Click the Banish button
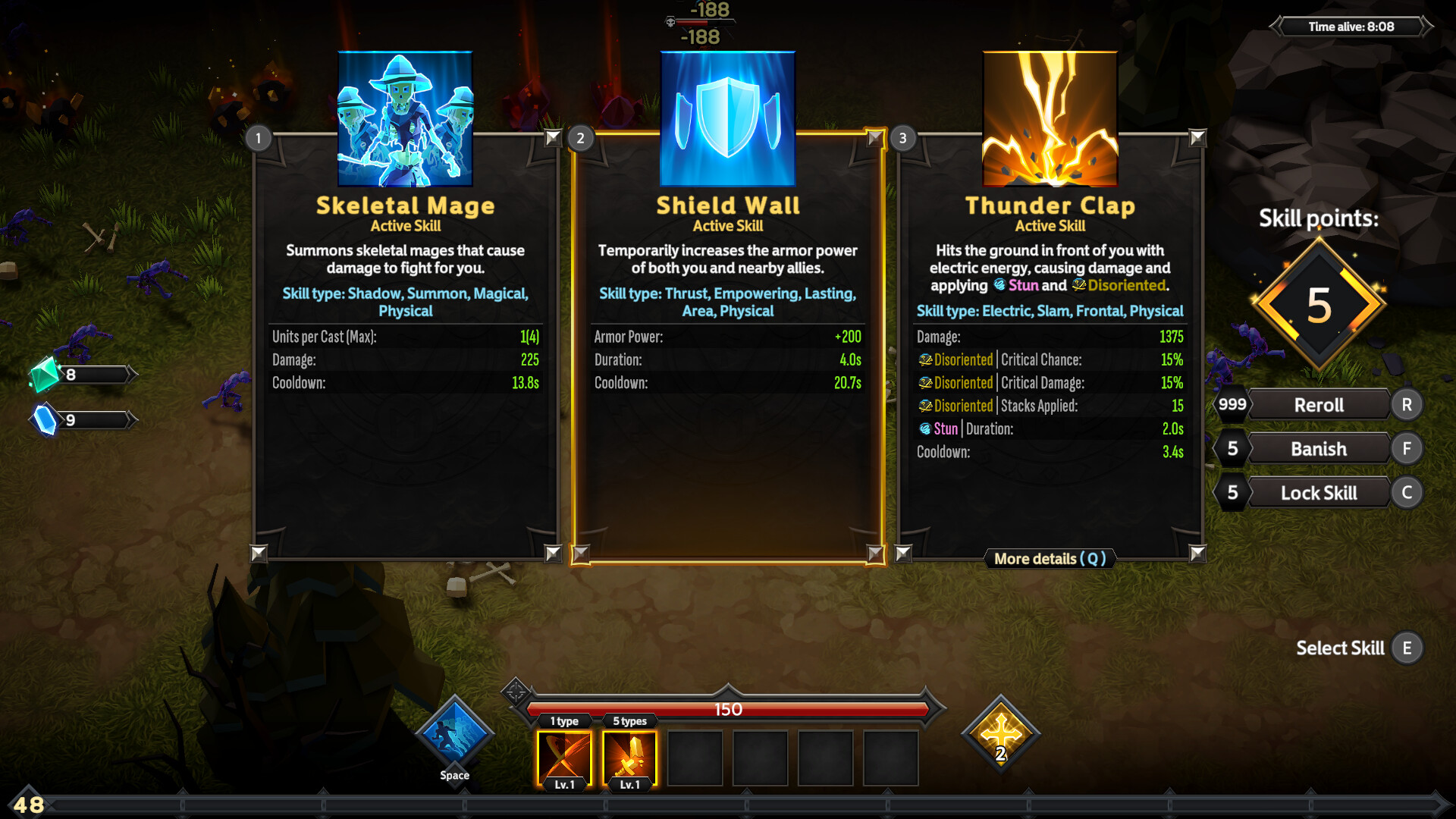1456x819 pixels. [x=1319, y=448]
